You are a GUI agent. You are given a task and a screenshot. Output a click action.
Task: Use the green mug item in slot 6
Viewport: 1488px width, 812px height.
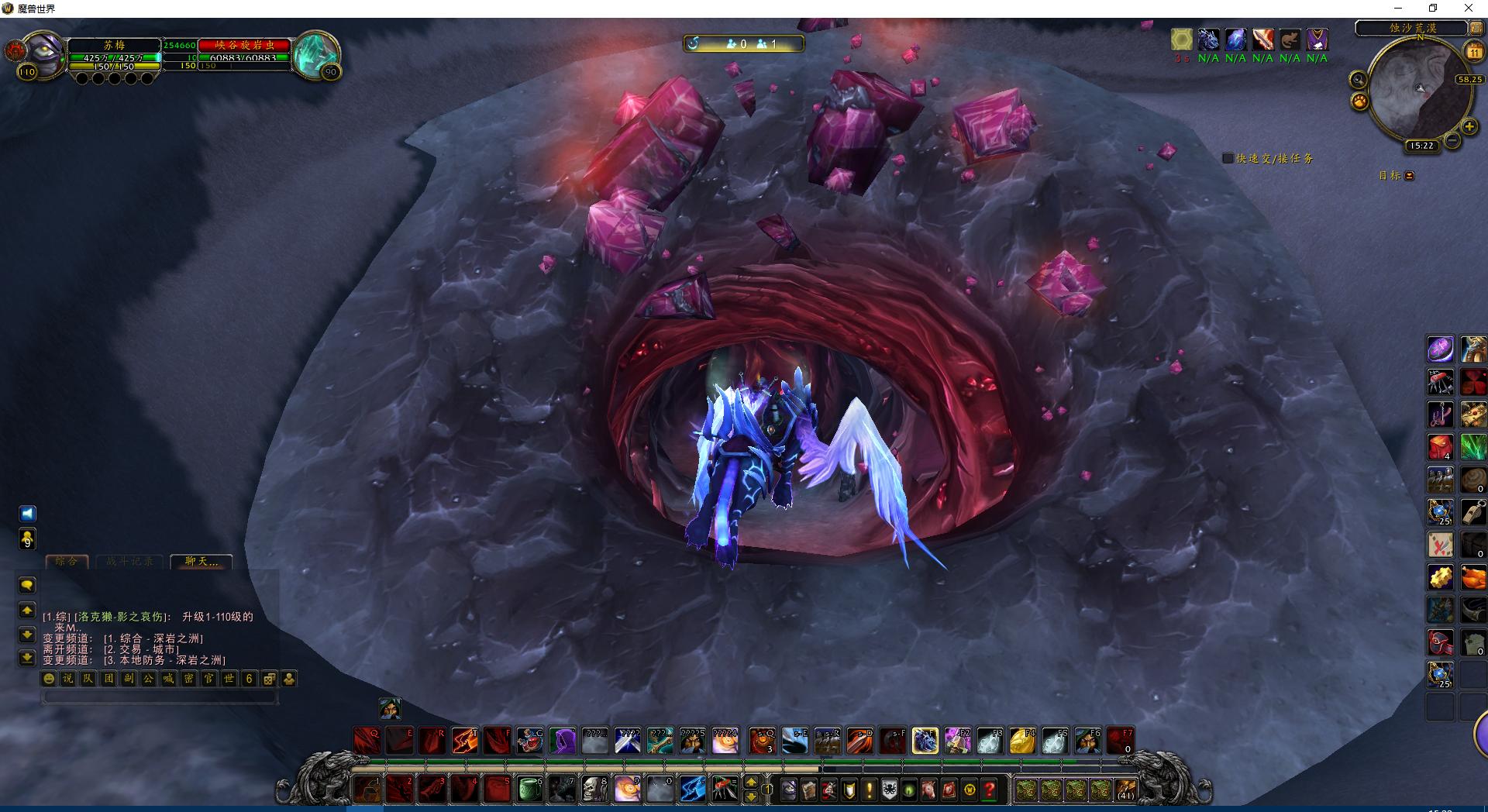point(529,790)
